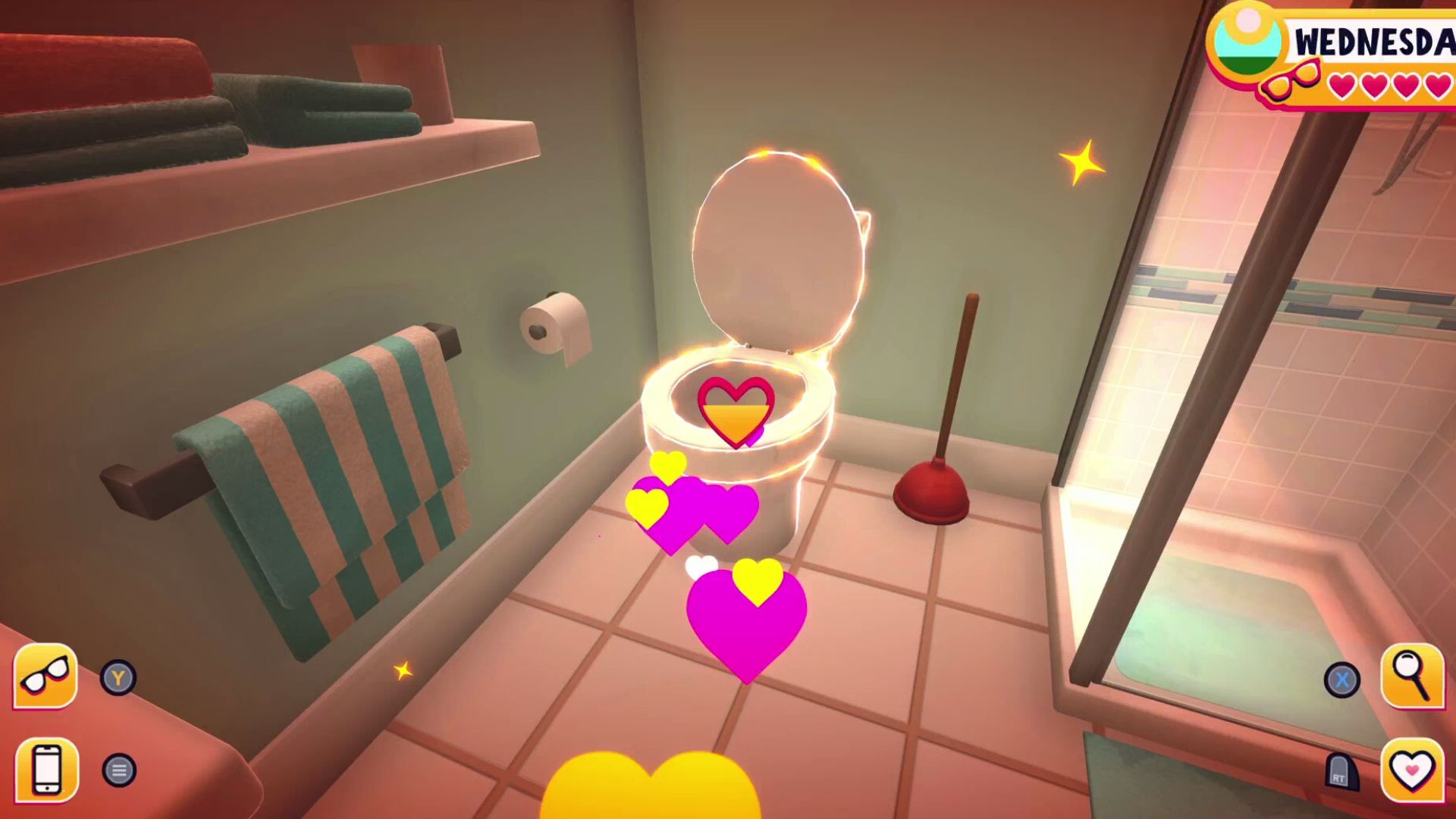The image size is (1456, 819).
Task: Activate the magnifying glass inspect button
Action: 1412,676
